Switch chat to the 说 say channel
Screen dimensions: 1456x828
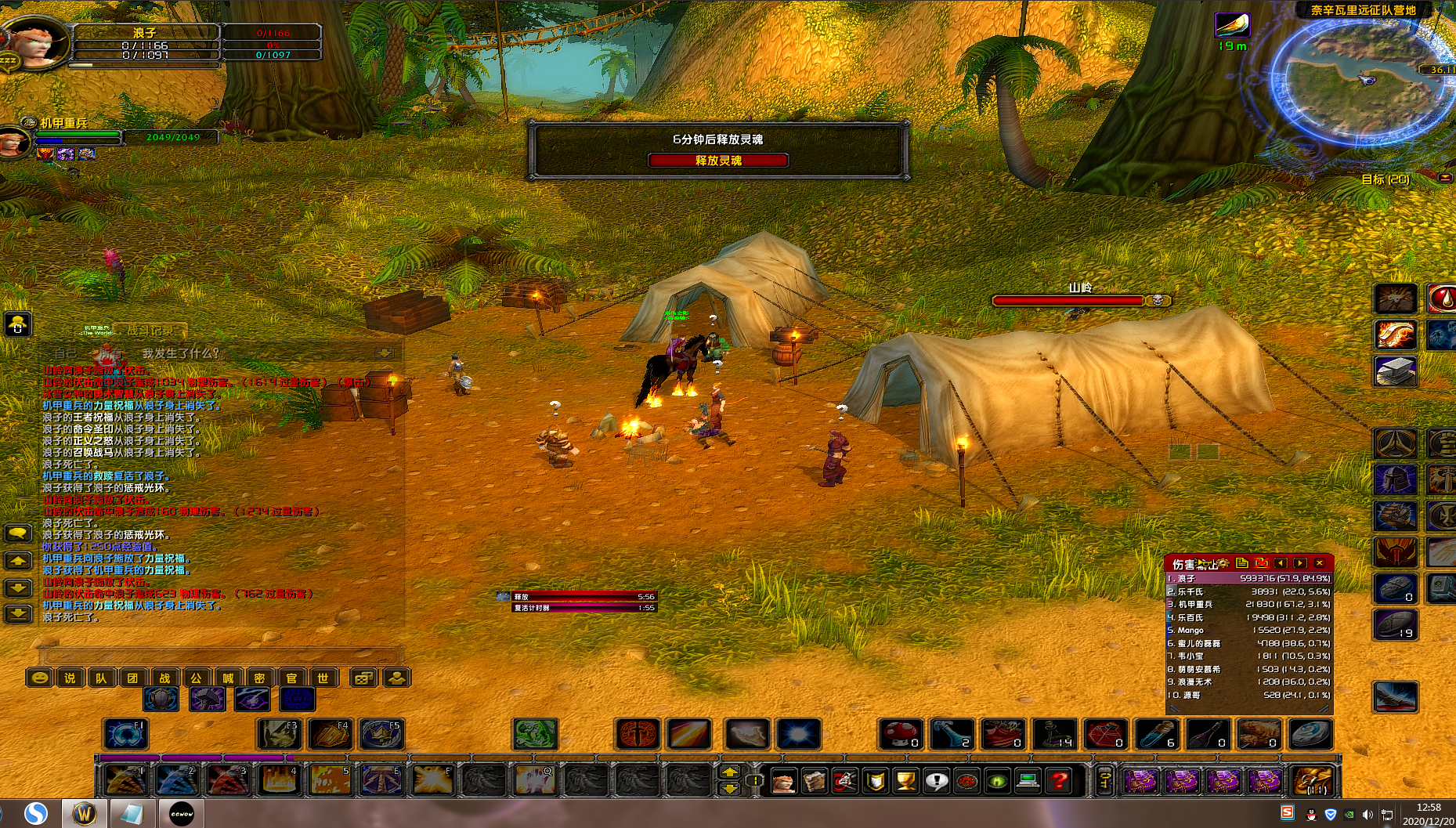tap(70, 678)
